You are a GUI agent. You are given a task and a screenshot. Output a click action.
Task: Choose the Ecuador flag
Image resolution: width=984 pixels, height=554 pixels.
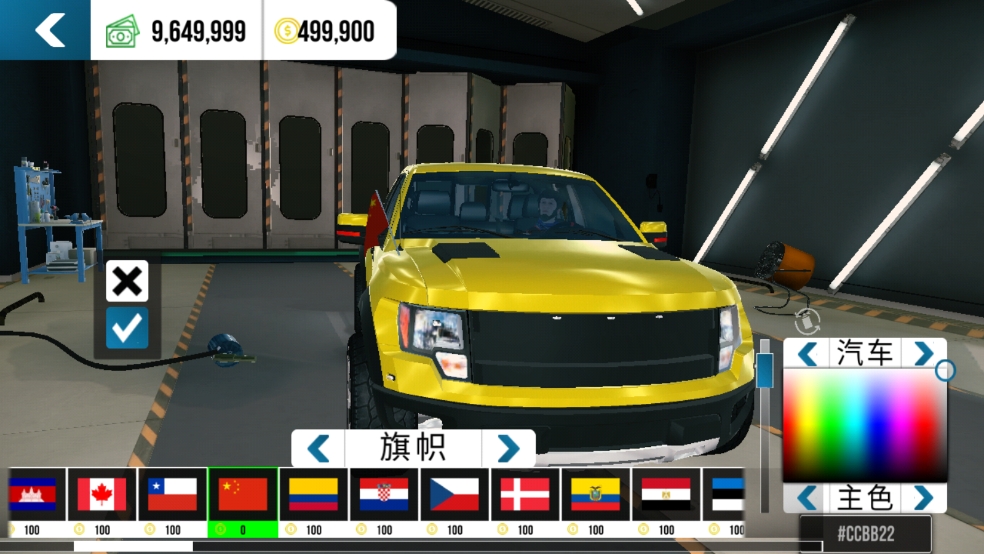click(595, 494)
